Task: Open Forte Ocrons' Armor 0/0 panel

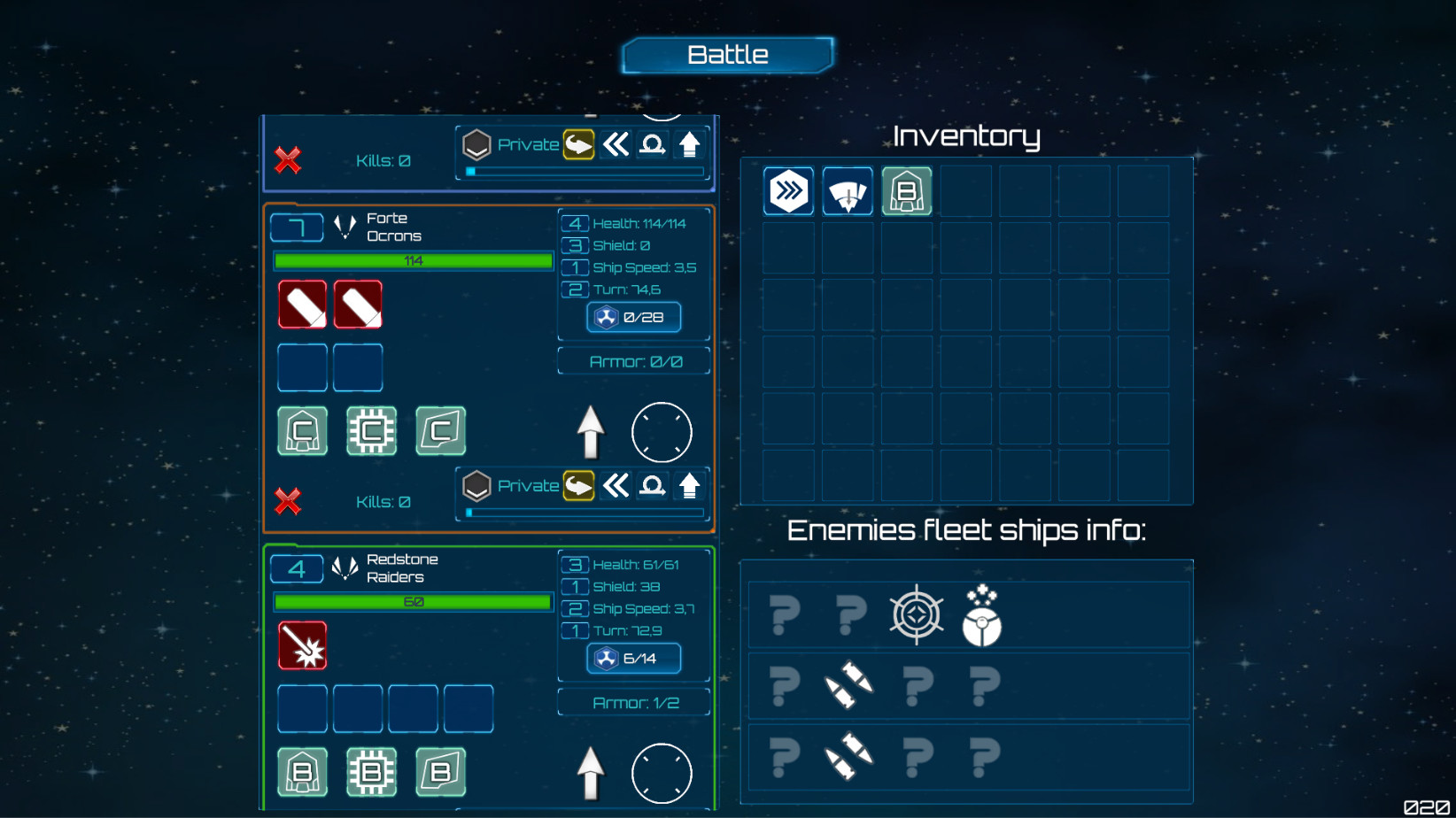Action: 634,361
